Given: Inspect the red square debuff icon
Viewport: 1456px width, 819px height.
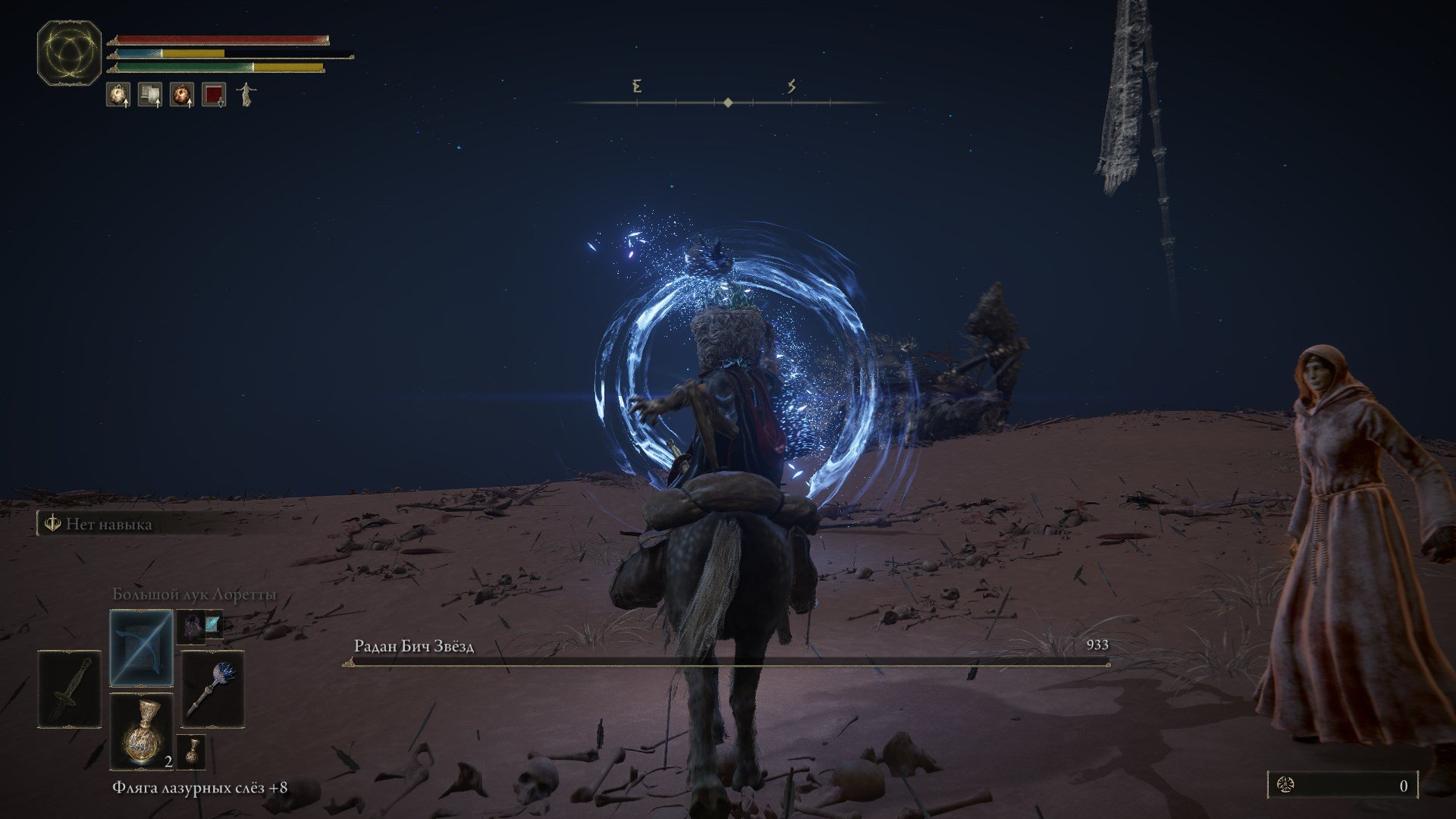Looking at the screenshot, I should click(x=214, y=95).
